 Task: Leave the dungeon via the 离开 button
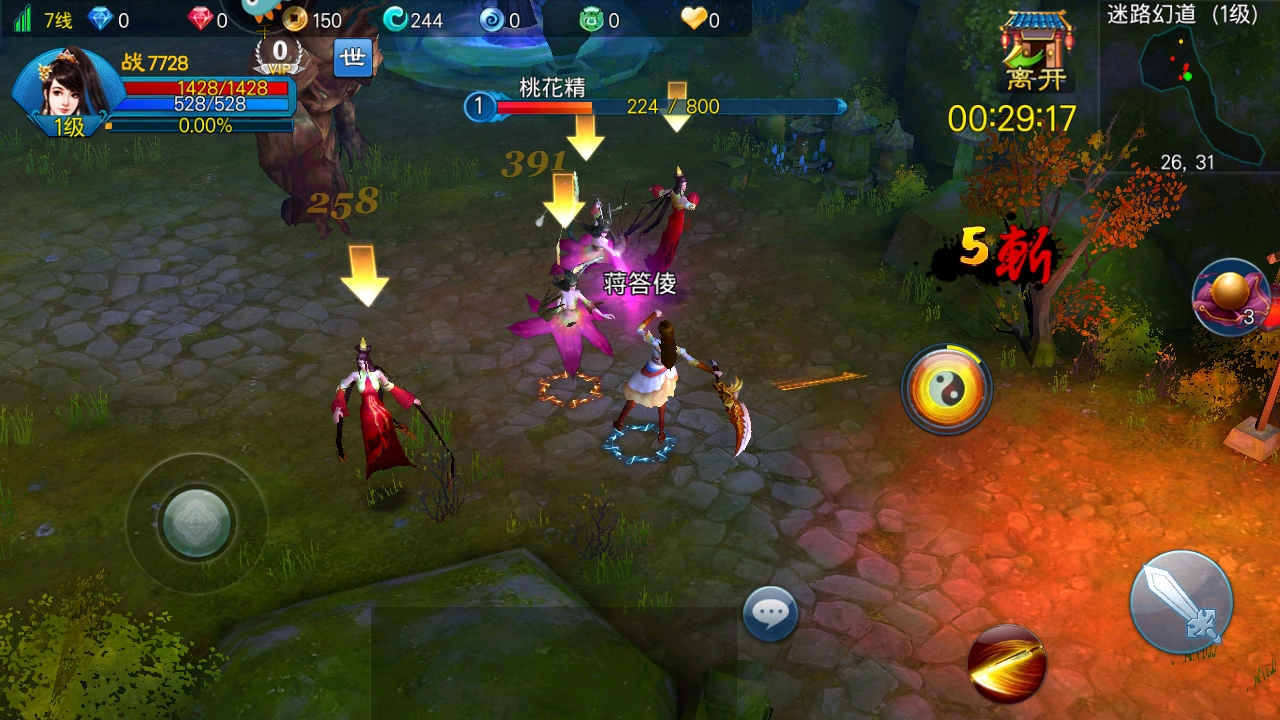(1037, 55)
